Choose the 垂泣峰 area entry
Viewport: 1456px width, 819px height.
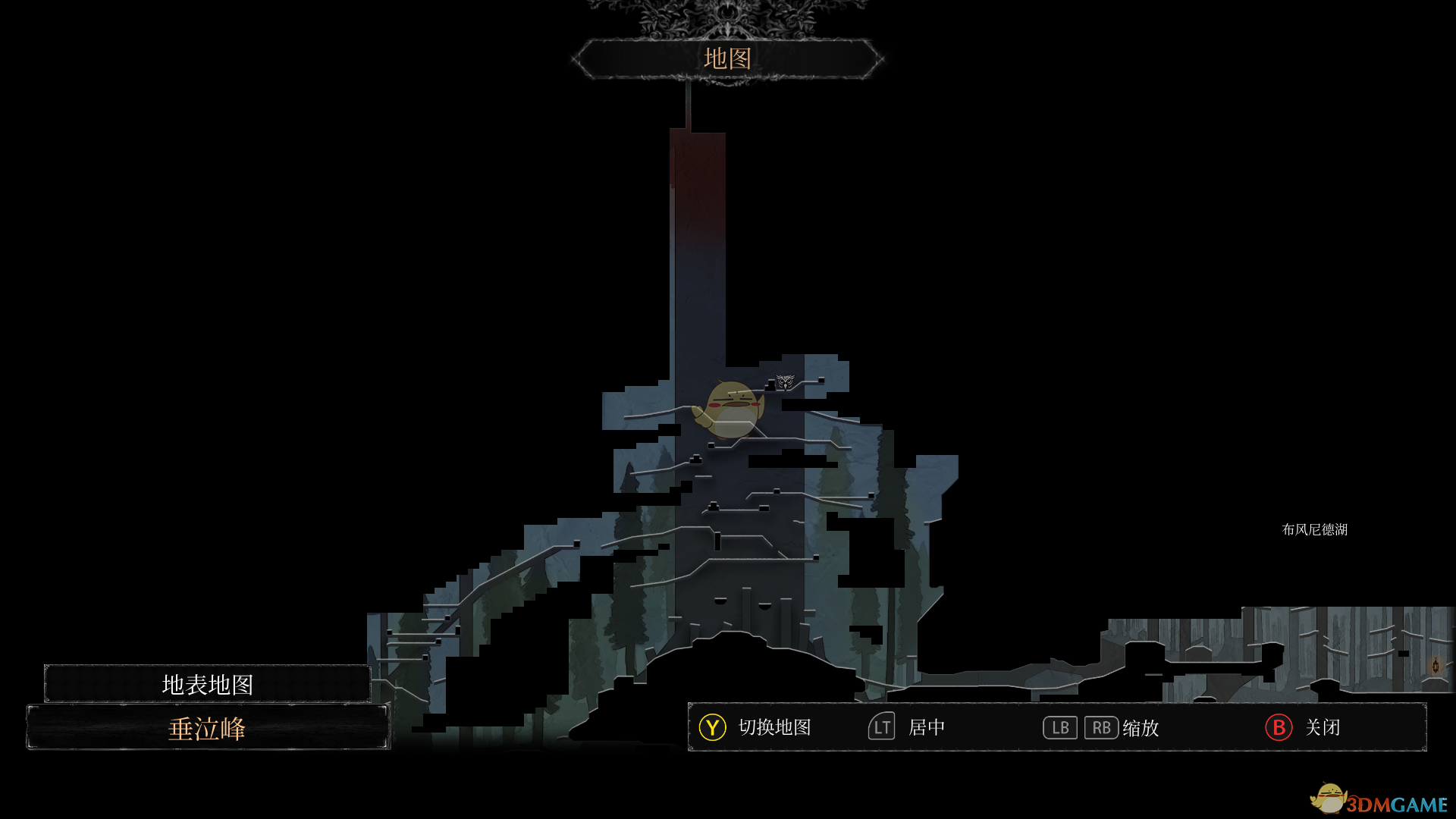[x=207, y=729]
